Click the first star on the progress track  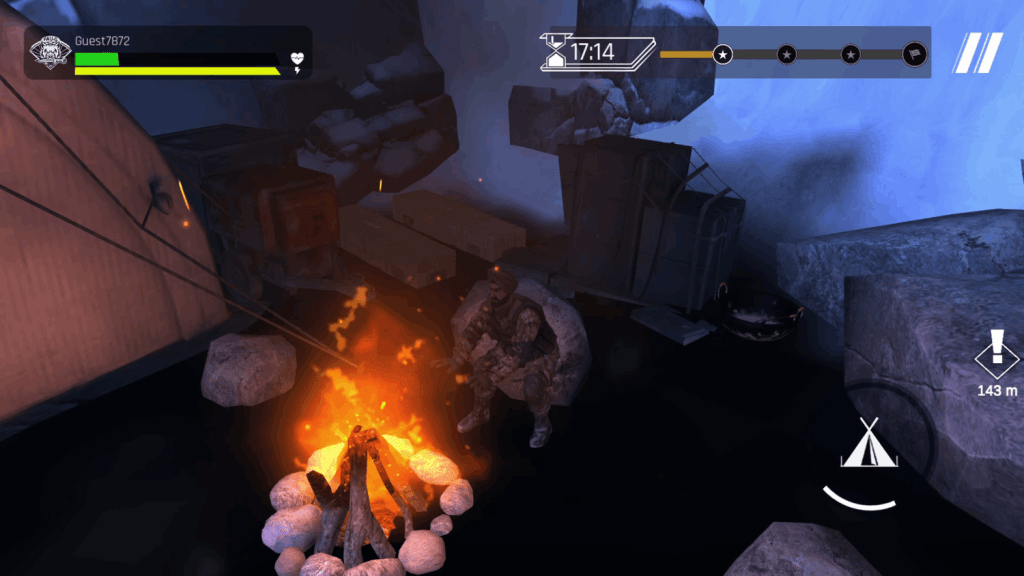[x=722, y=54]
